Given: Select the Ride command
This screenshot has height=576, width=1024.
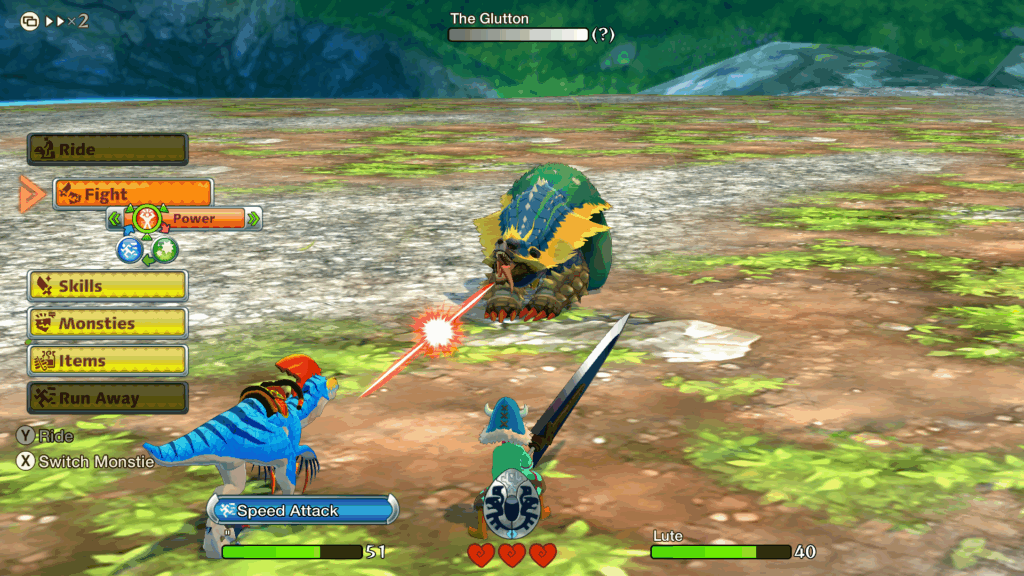Looking at the screenshot, I should tap(107, 150).
